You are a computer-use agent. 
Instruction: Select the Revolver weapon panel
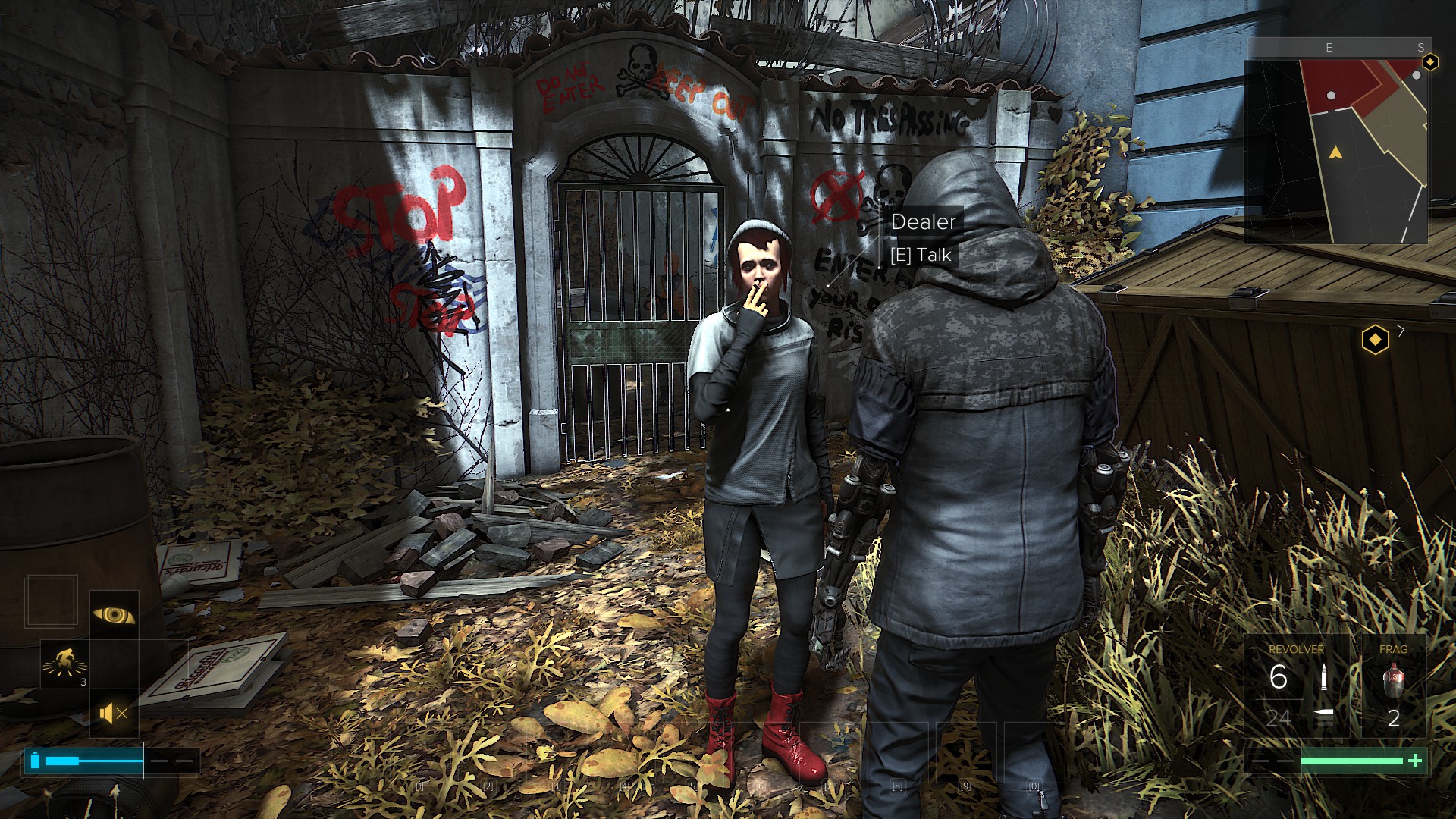(1298, 686)
